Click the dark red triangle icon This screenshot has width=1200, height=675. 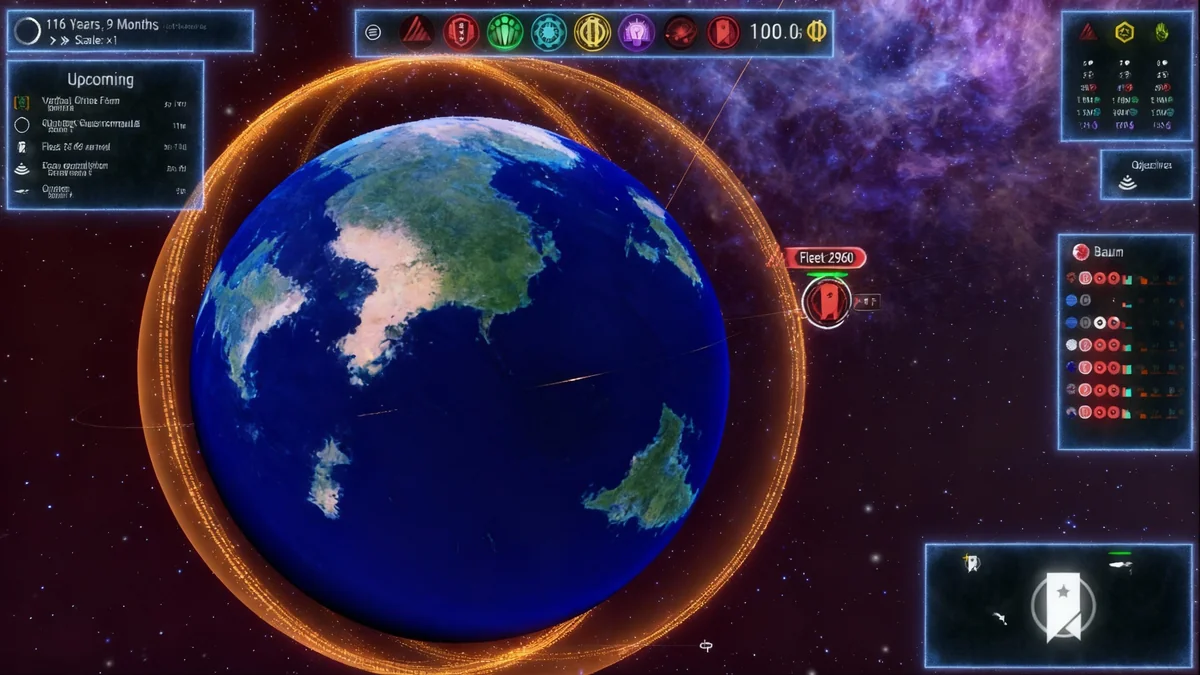(416, 32)
